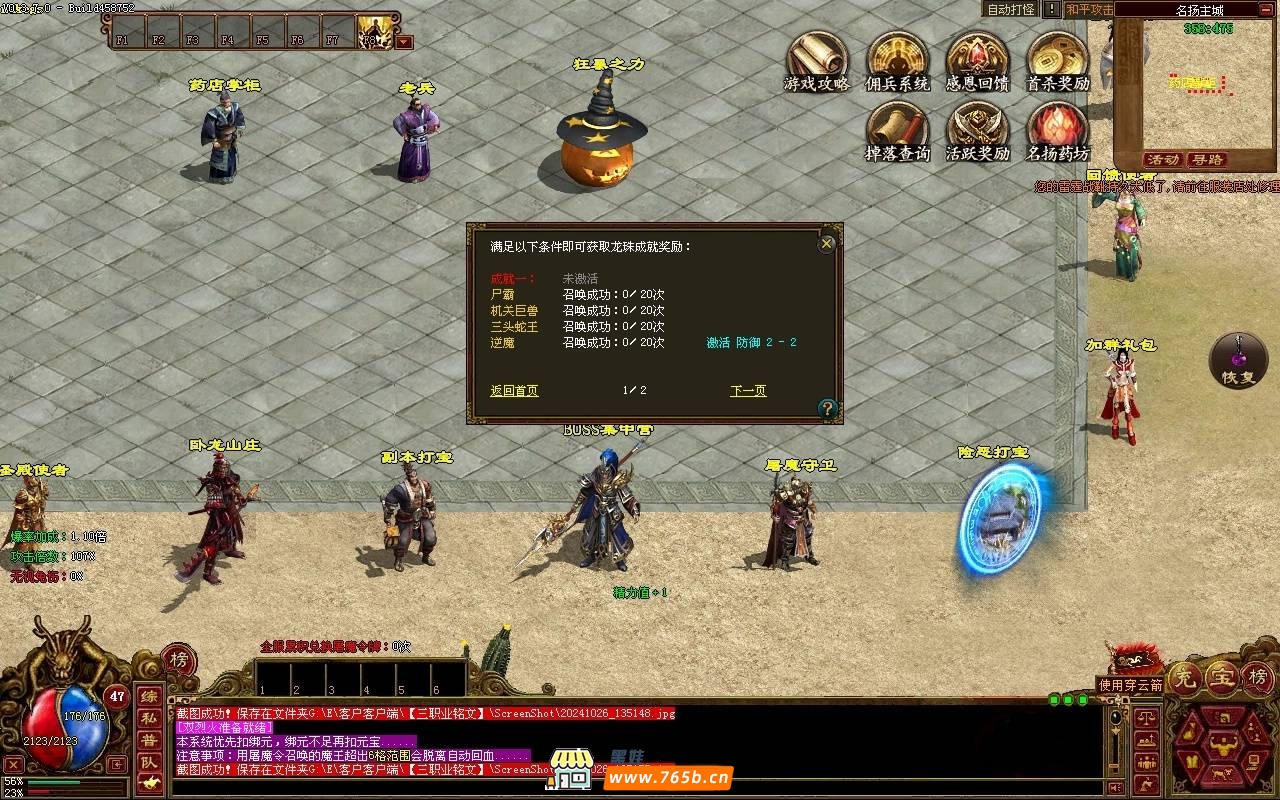Open the 充 recharge button

point(1185,678)
